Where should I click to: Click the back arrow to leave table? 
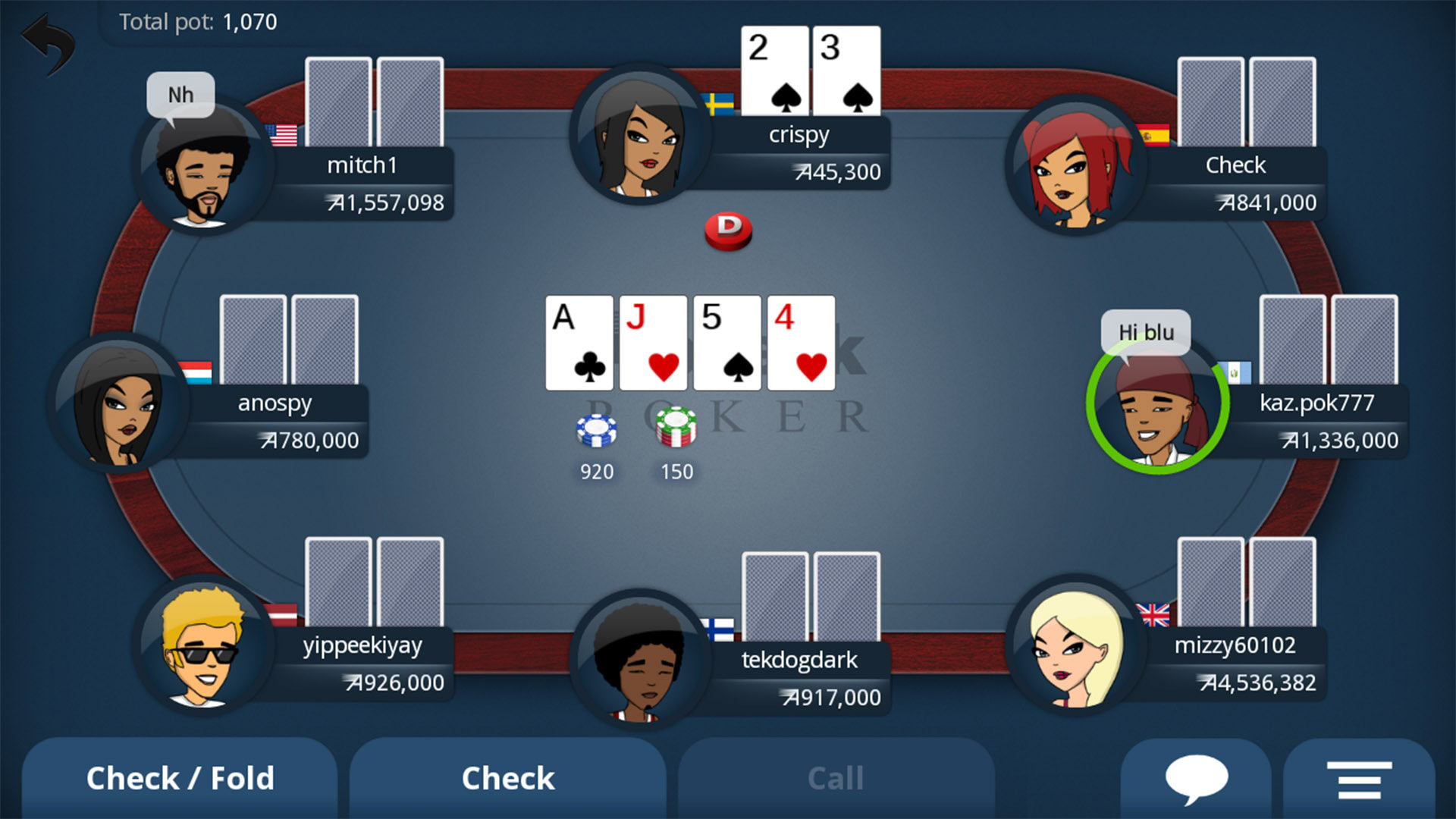(x=47, y=39)
